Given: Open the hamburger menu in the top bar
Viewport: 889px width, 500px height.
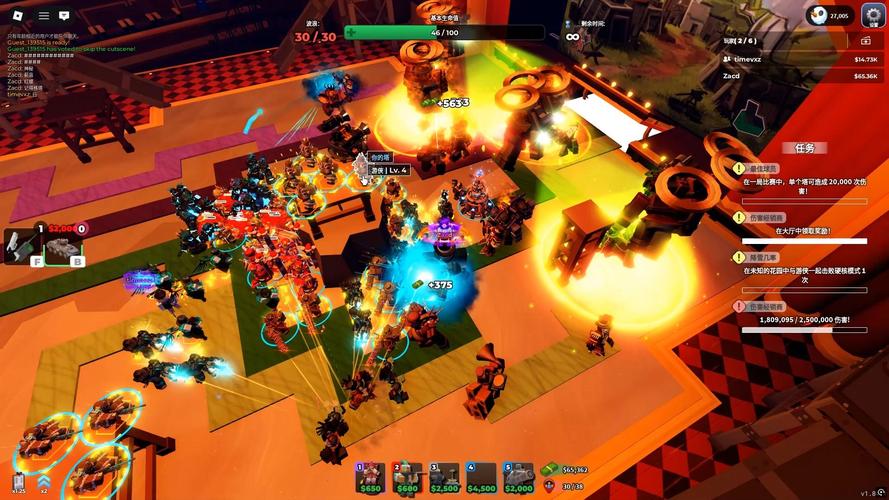Looking at the screenshot, I should click(43, 16).
